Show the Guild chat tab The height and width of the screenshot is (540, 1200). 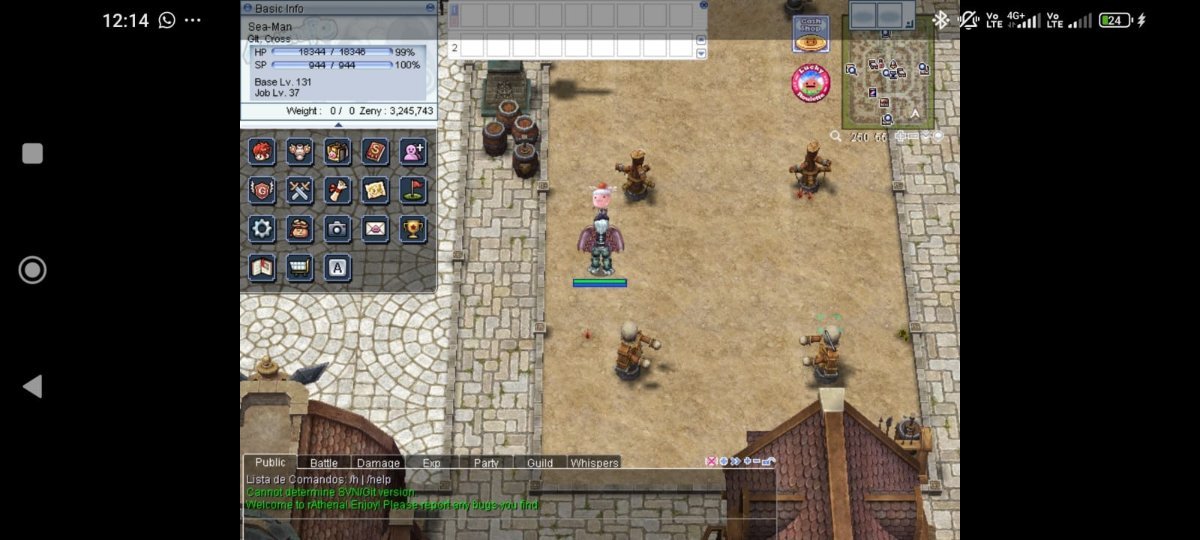tap(540, 463)
